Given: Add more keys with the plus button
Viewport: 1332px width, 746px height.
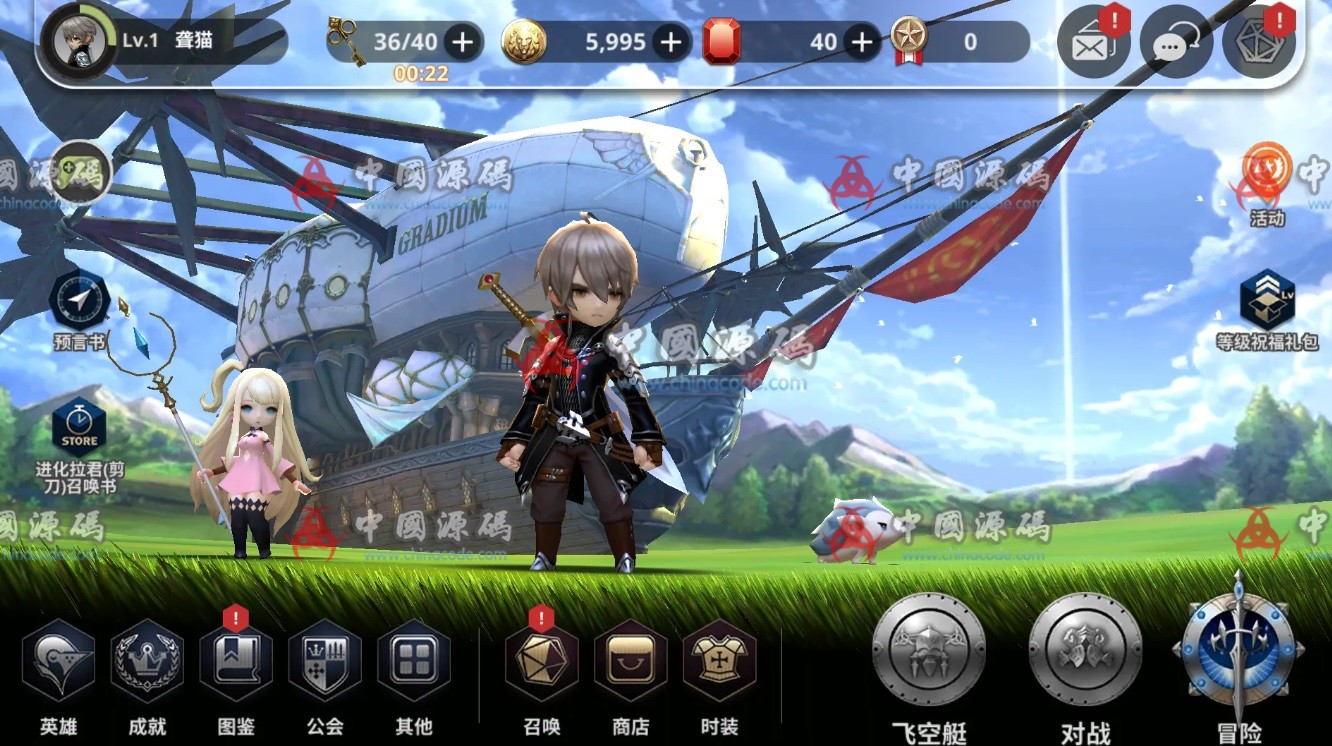Looking at the screenshot, I should pyautogui.click(x=462, y=42).
